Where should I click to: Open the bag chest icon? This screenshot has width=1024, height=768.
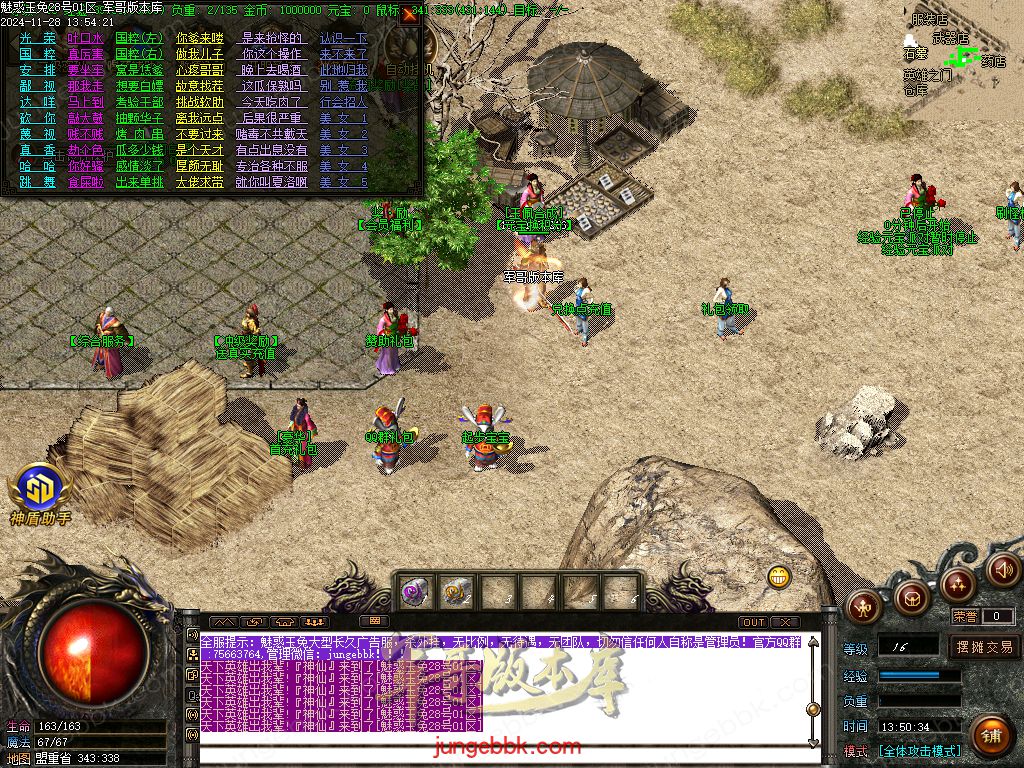[x=911, y=598]
